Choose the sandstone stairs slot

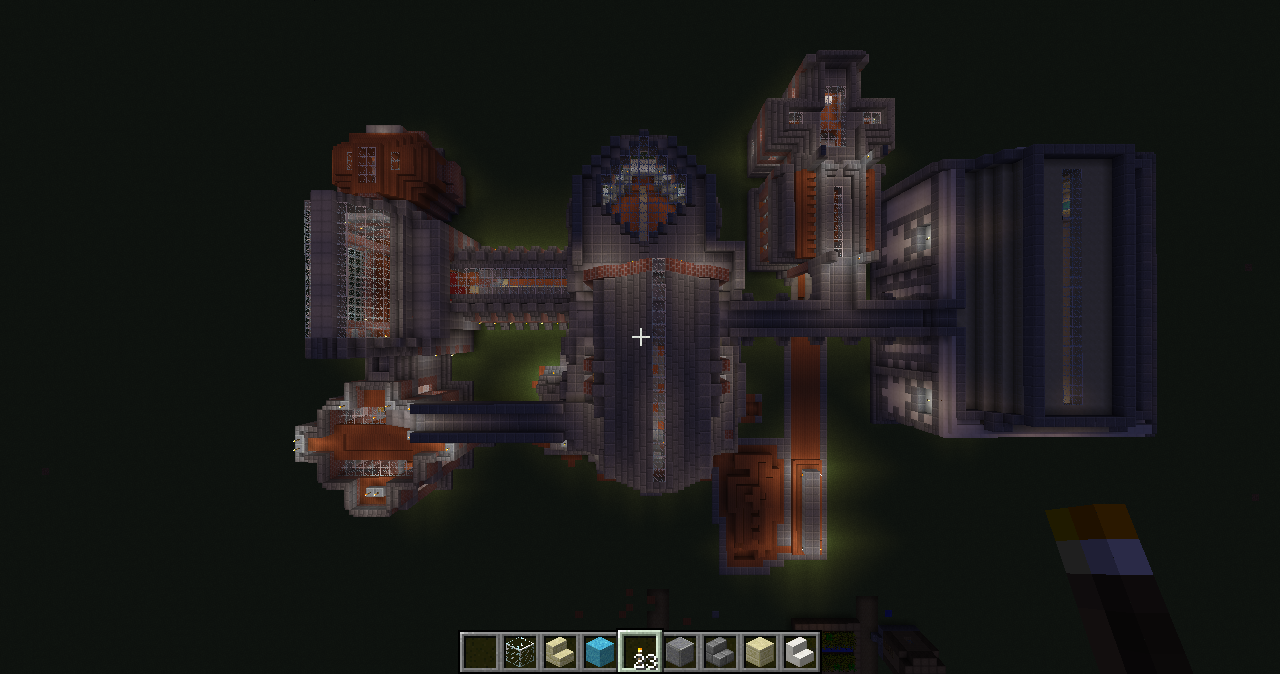[560, 652]
